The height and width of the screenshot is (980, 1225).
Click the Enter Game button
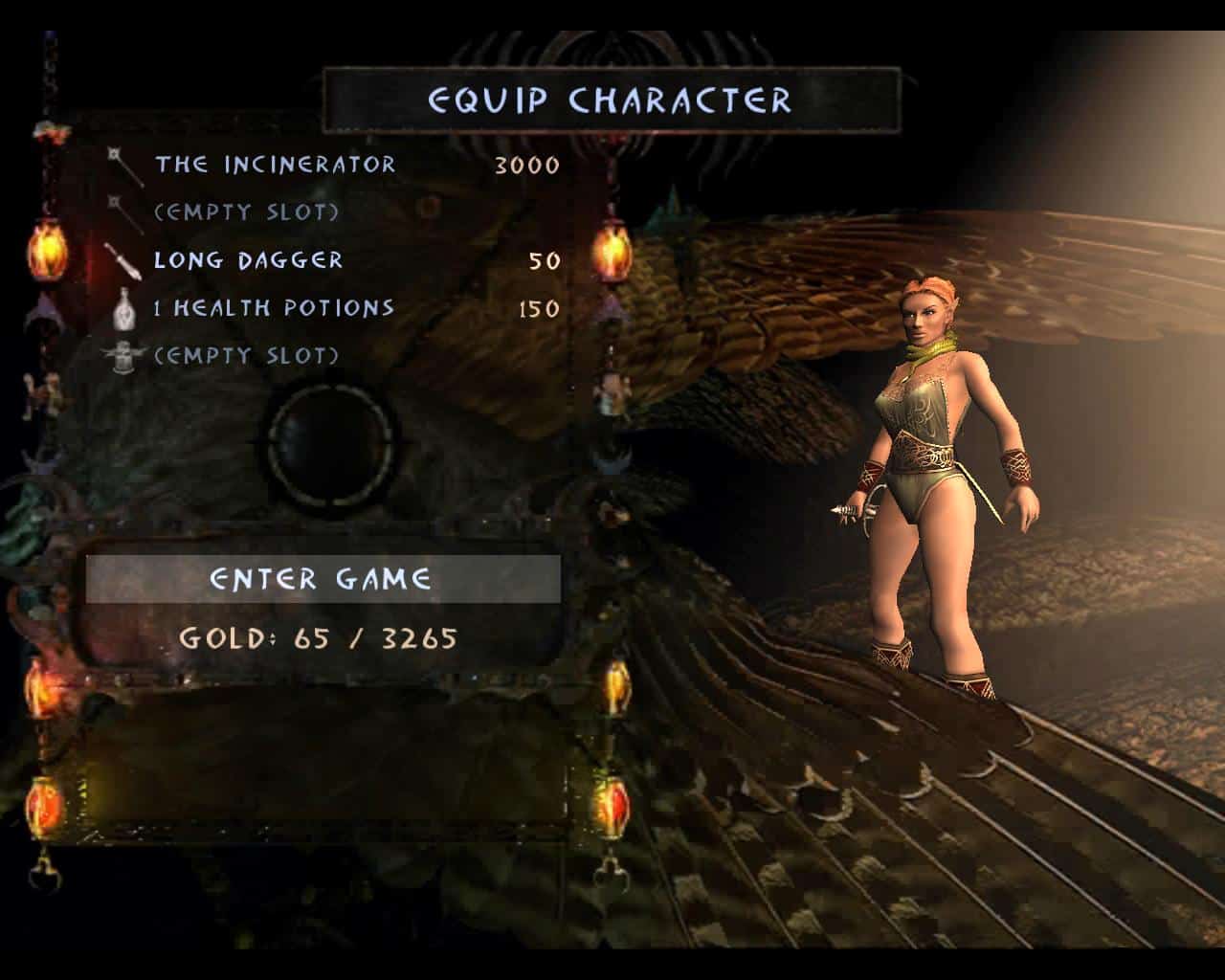point(322,579)
